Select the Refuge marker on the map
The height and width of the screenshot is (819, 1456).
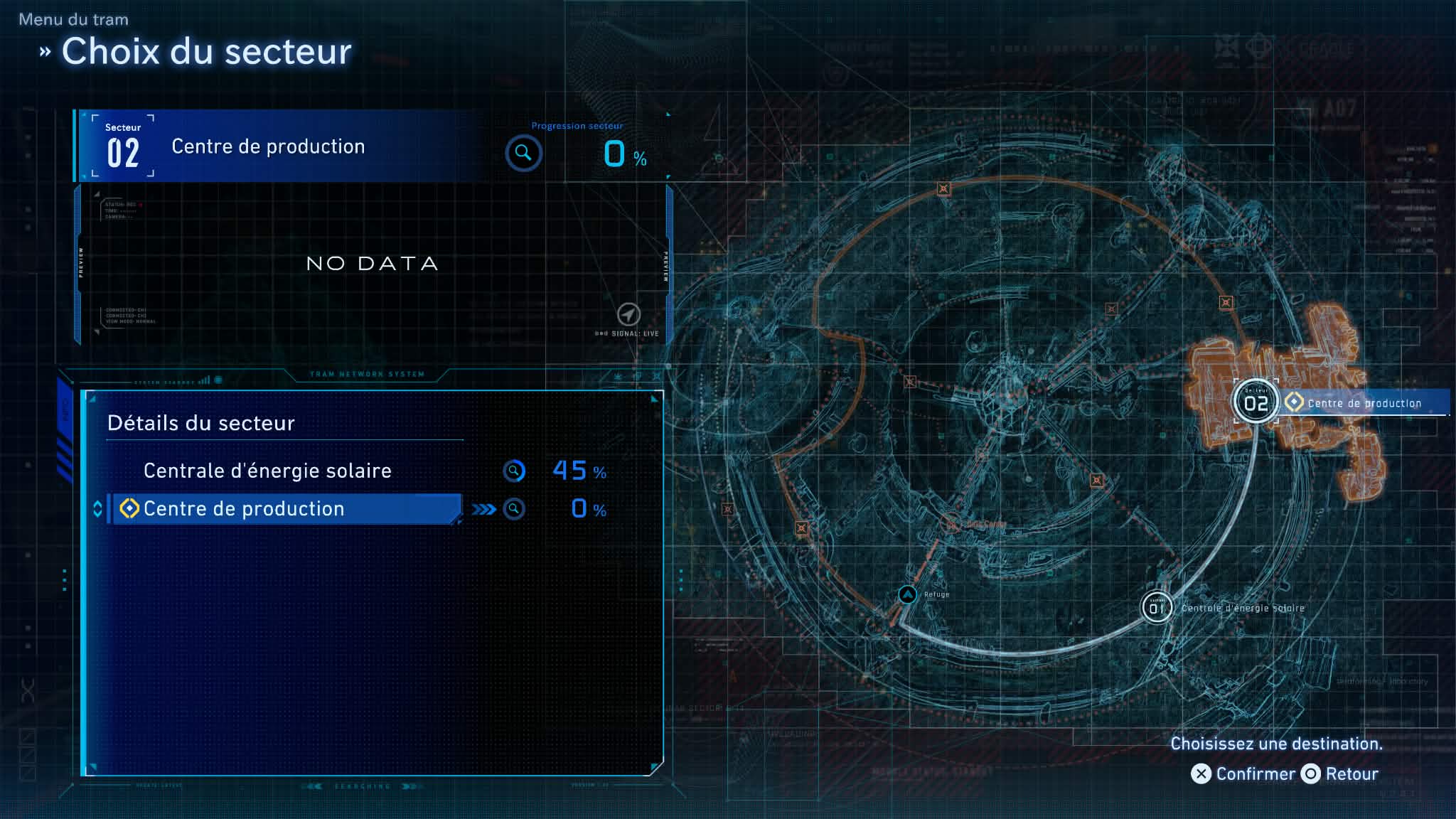908,594
